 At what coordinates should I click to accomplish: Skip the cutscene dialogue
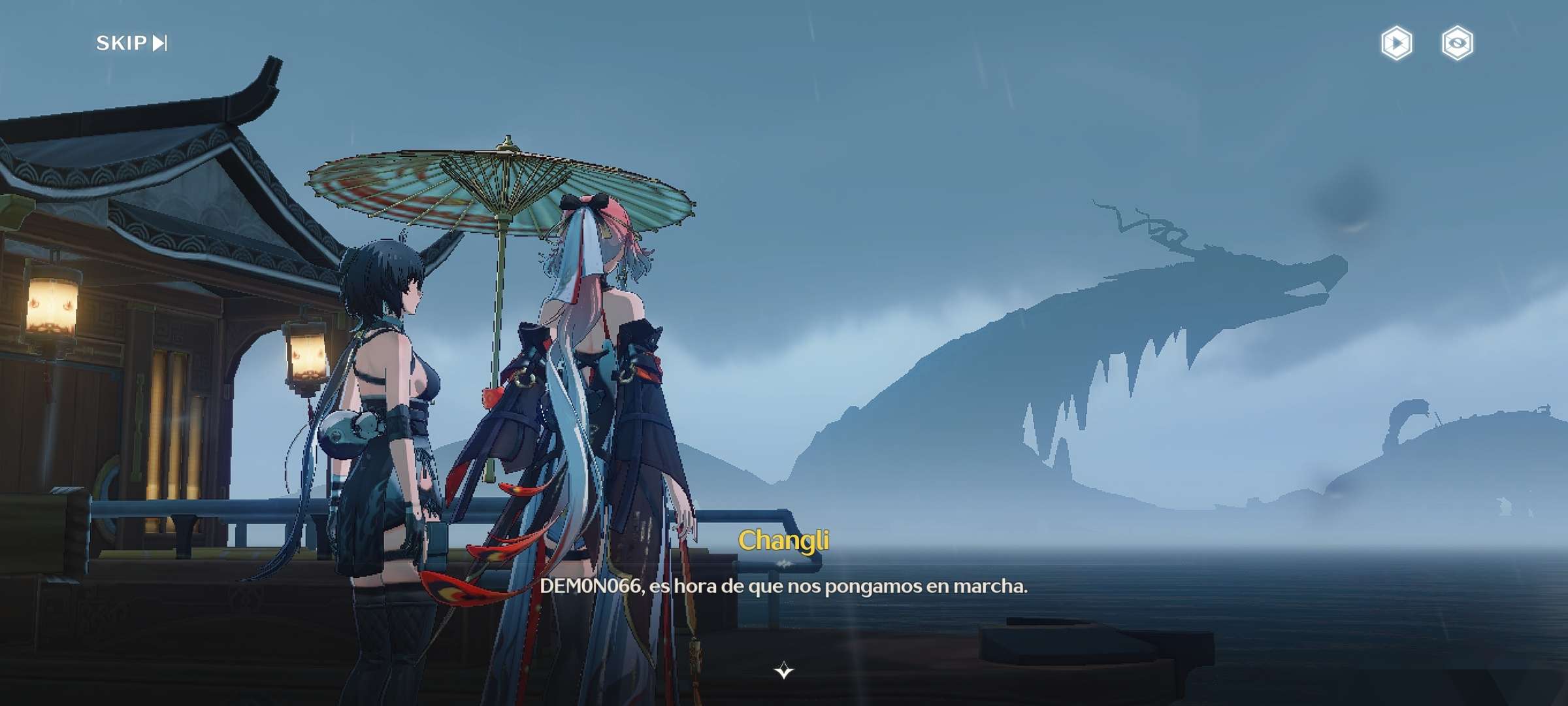(131, 43)
